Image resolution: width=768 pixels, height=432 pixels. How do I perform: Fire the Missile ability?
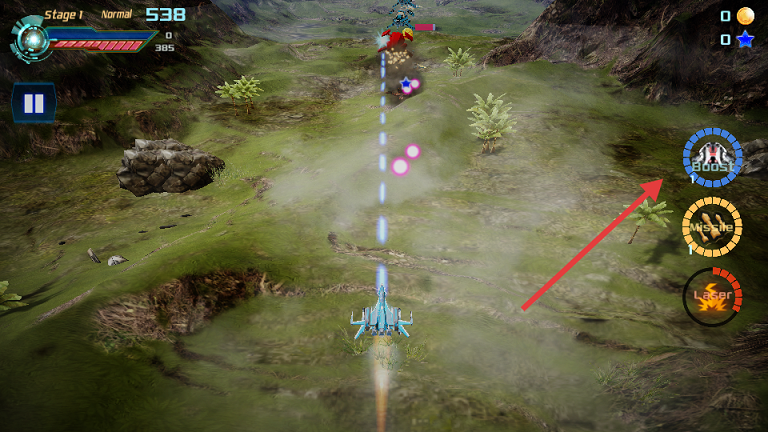pyautogui.click(x=712, y=227)
